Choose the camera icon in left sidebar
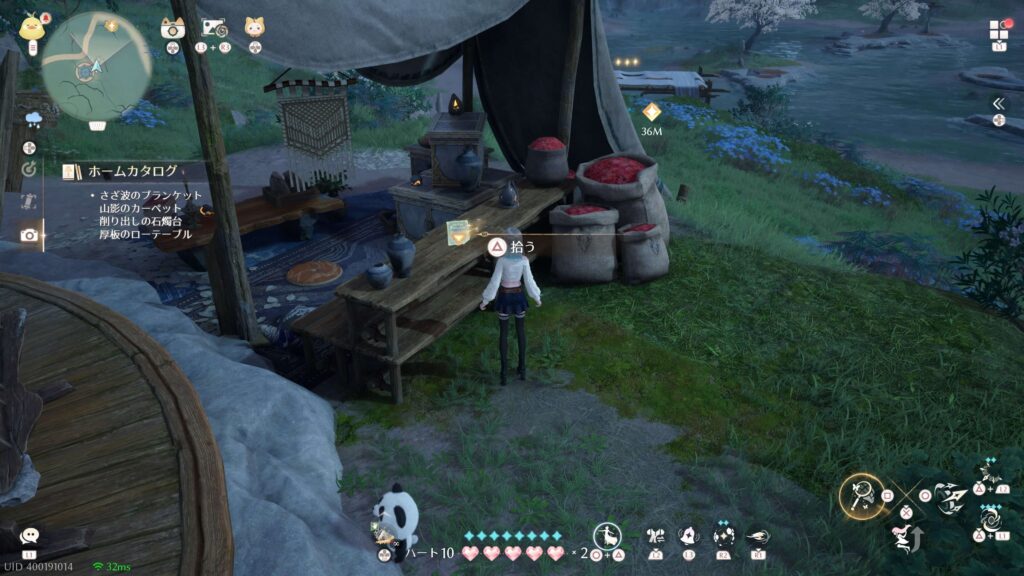1024x576 pixels. (29, 235)
